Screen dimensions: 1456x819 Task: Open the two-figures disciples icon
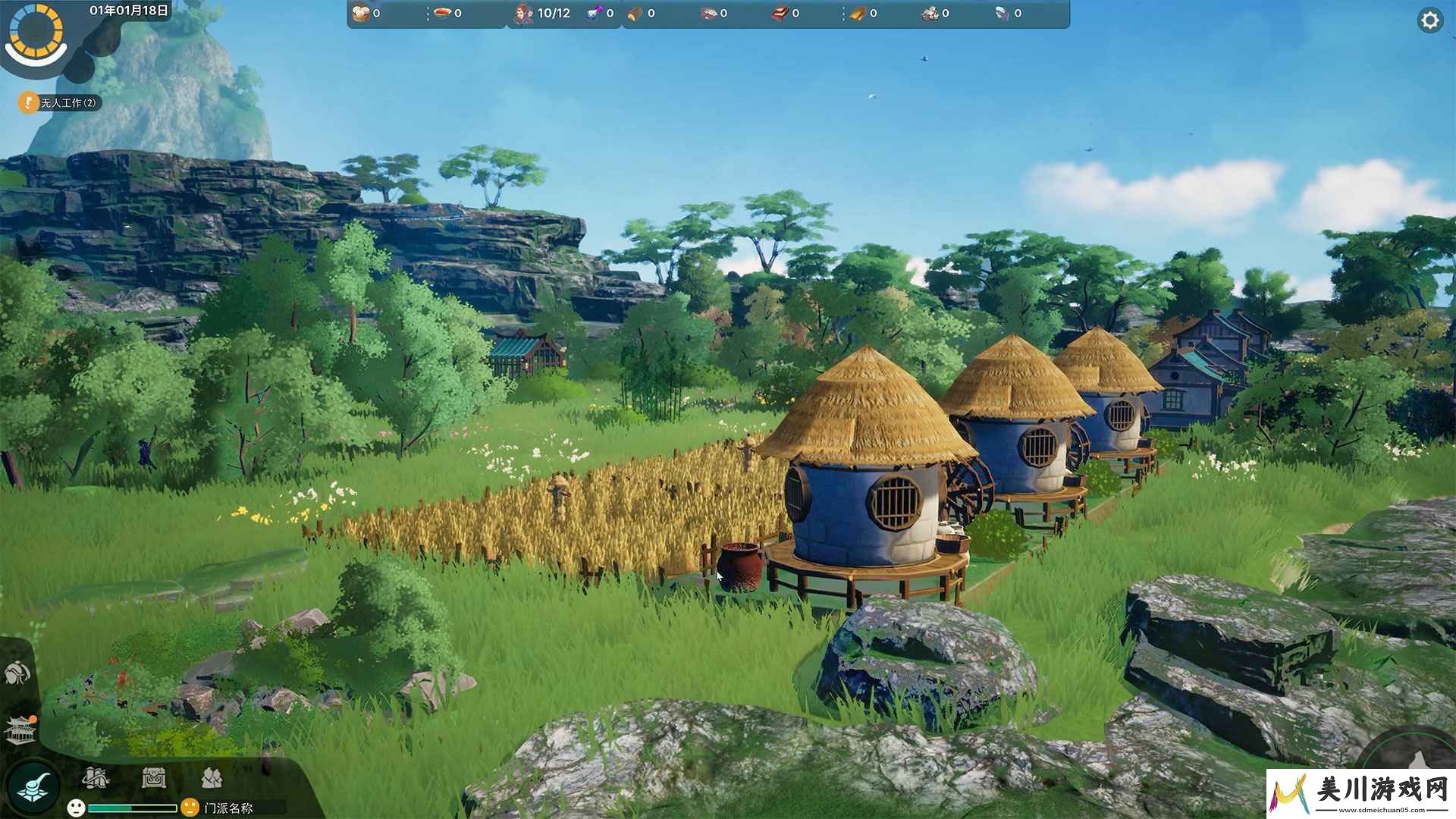(x=212, y=777)
